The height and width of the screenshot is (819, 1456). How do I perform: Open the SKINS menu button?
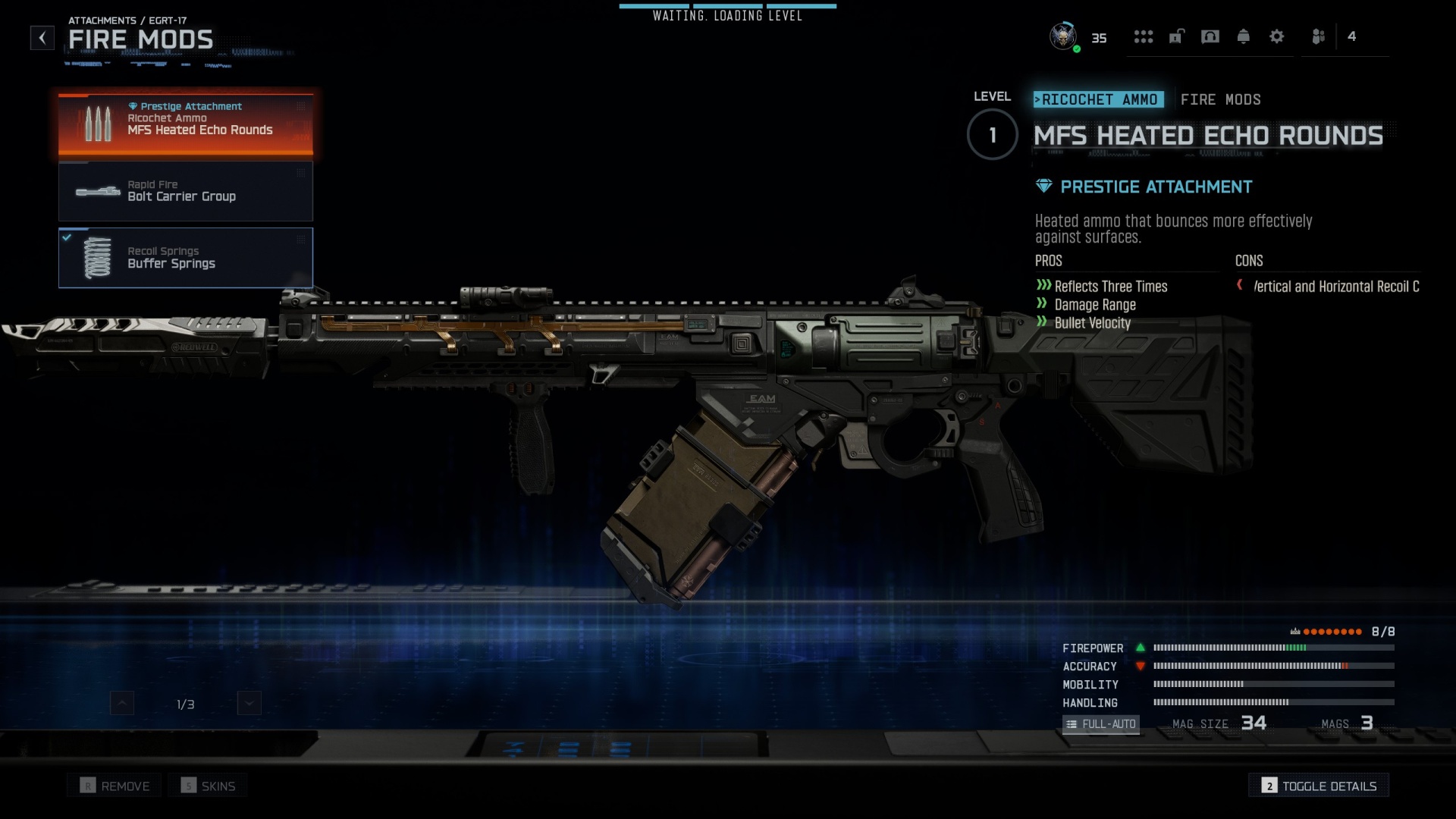tap(208, 785)
